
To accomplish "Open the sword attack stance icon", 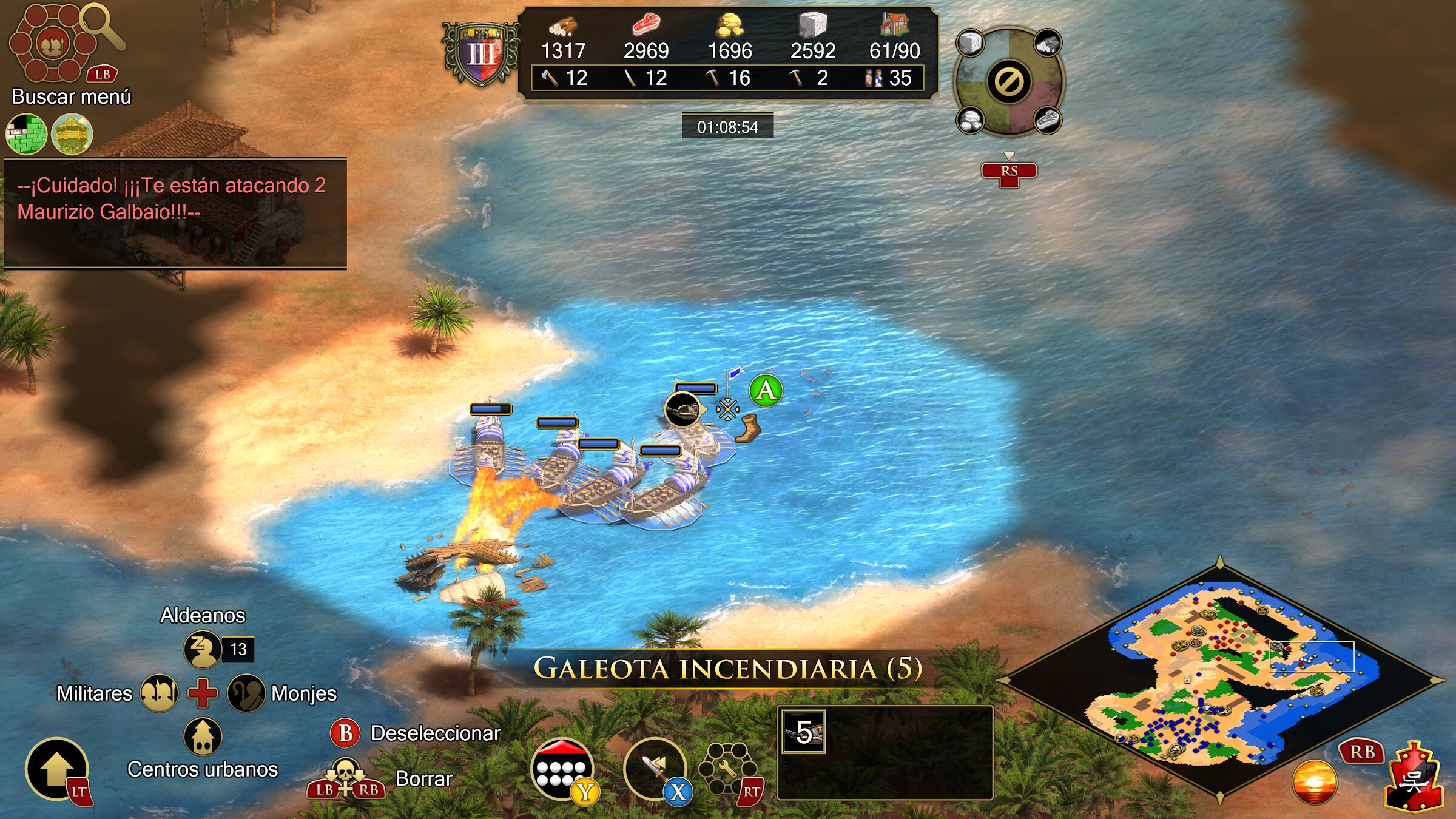I will pos(654,769).
